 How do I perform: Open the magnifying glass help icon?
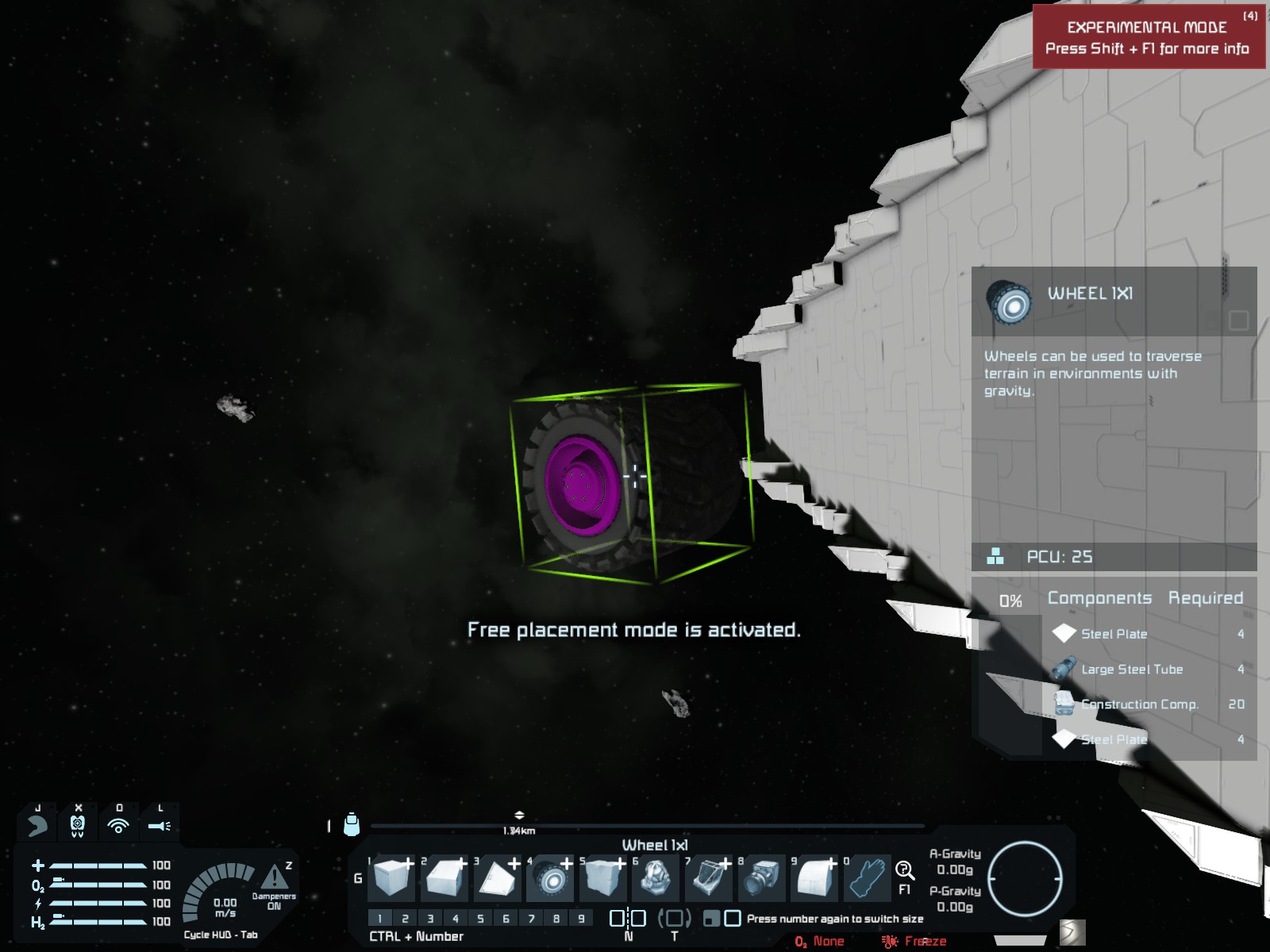(x=904, y=870)
